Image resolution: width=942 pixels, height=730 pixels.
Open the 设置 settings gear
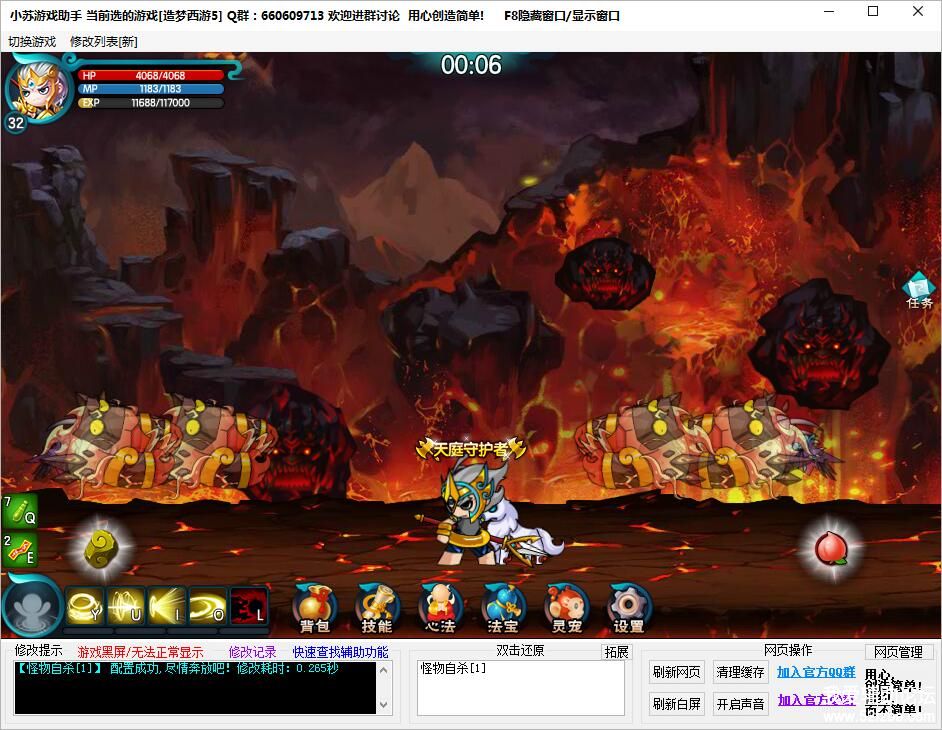click(628, 607)
